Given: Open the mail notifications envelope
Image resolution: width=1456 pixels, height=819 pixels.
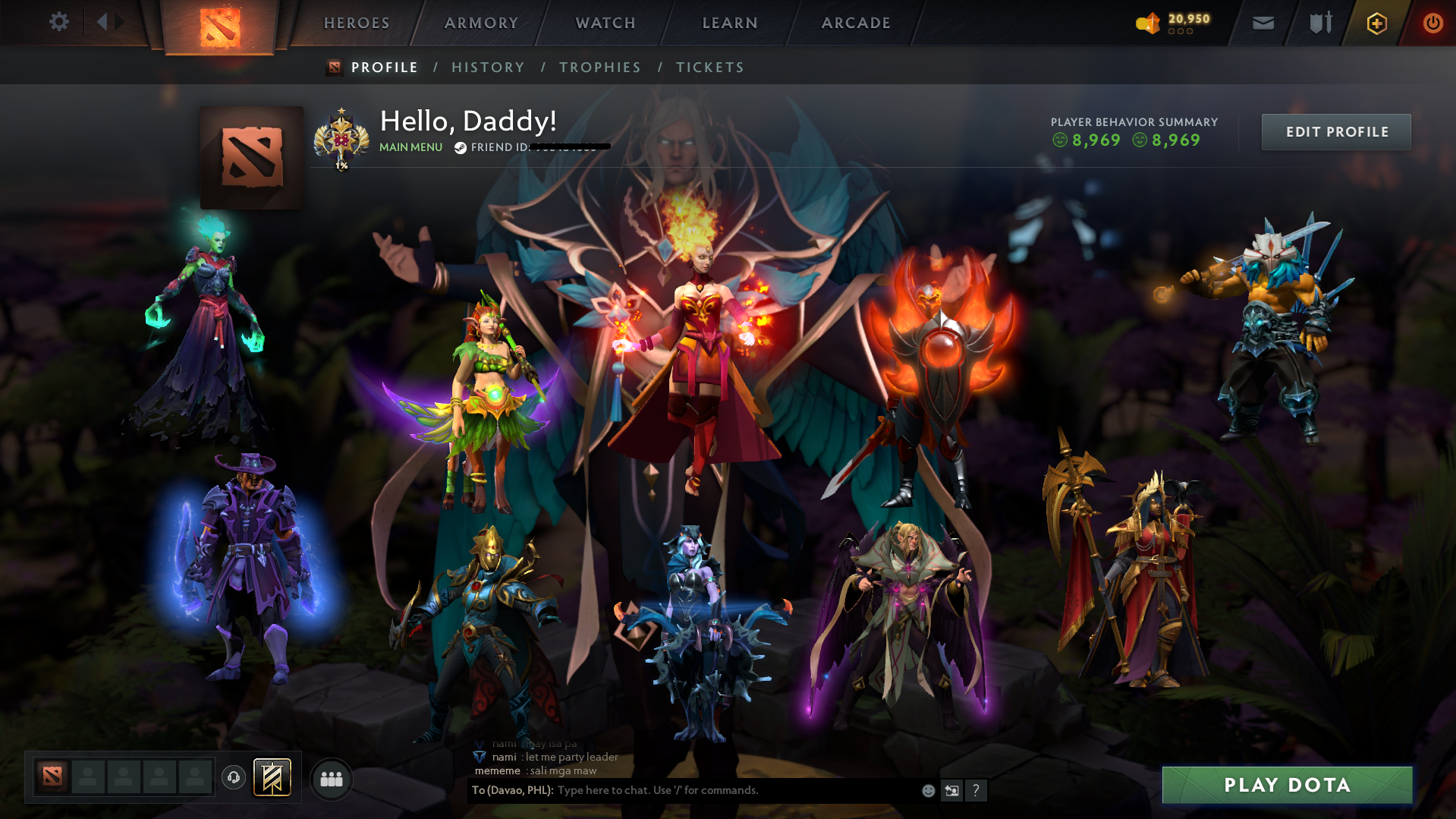Looking at the screenshot, I should click(1262, 23).
